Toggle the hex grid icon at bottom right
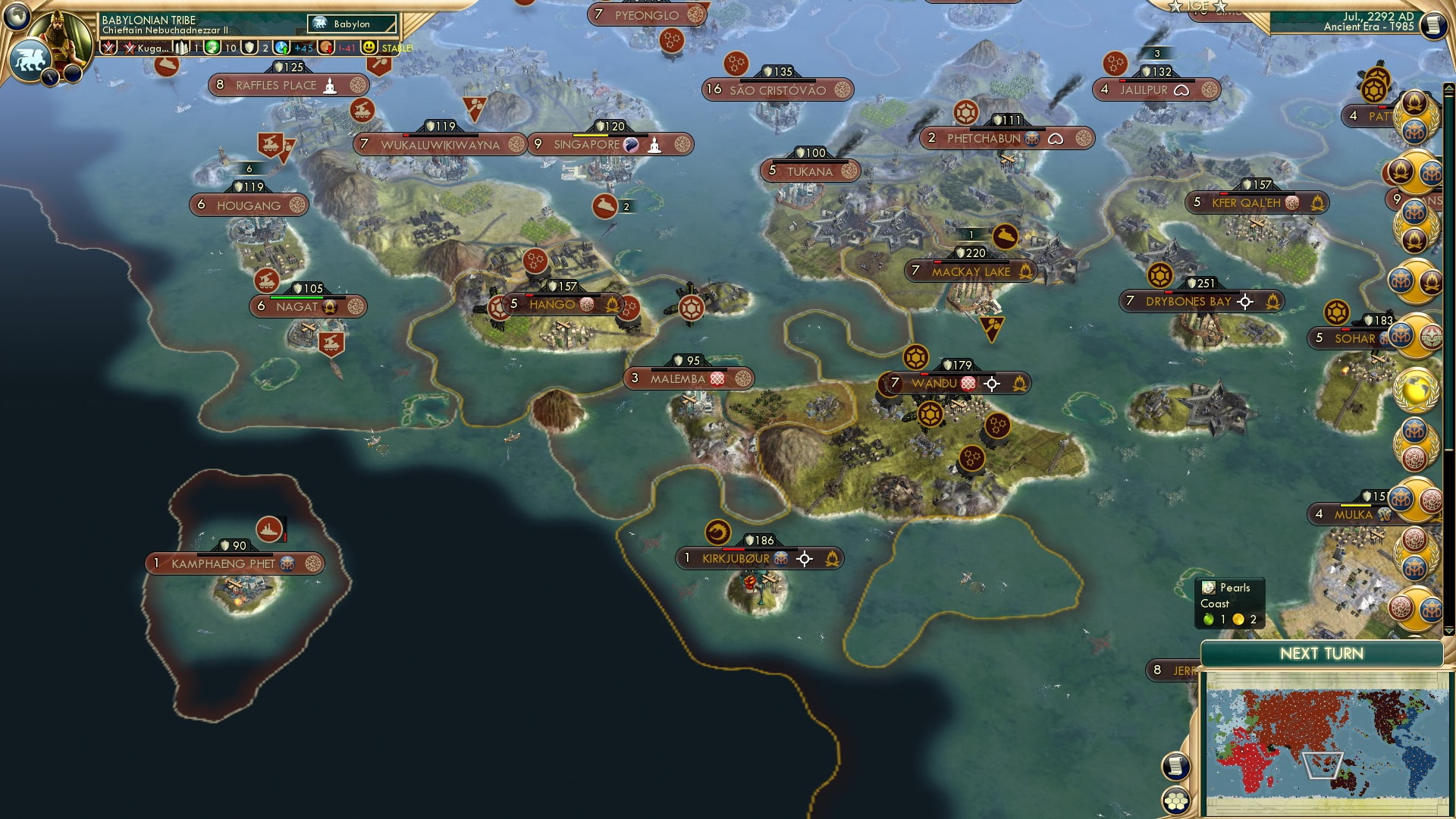Screen dimensions: 1456x819 [x=1176, y=802]
